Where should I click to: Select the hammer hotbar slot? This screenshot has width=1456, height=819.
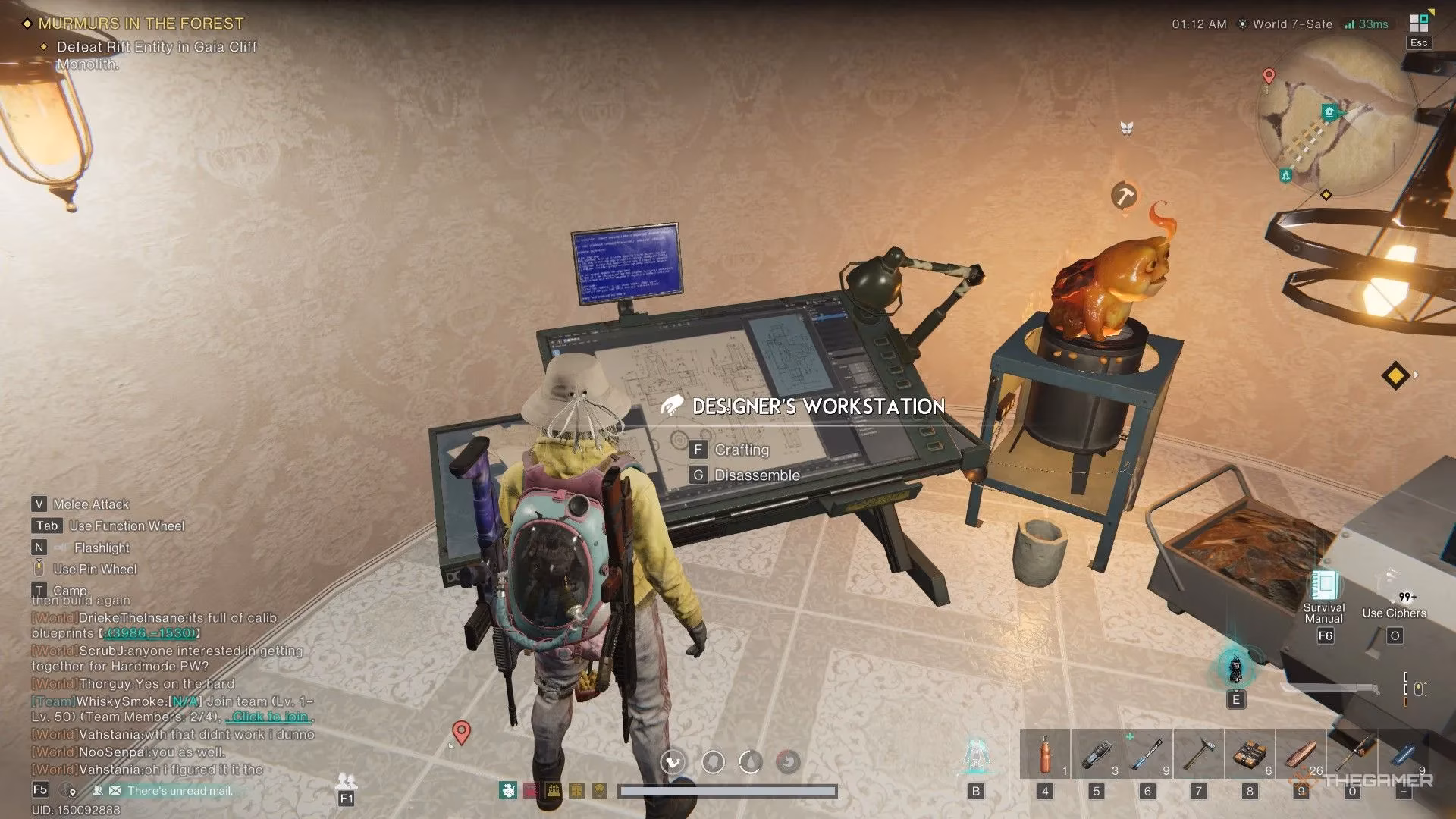click(1198, 755)
